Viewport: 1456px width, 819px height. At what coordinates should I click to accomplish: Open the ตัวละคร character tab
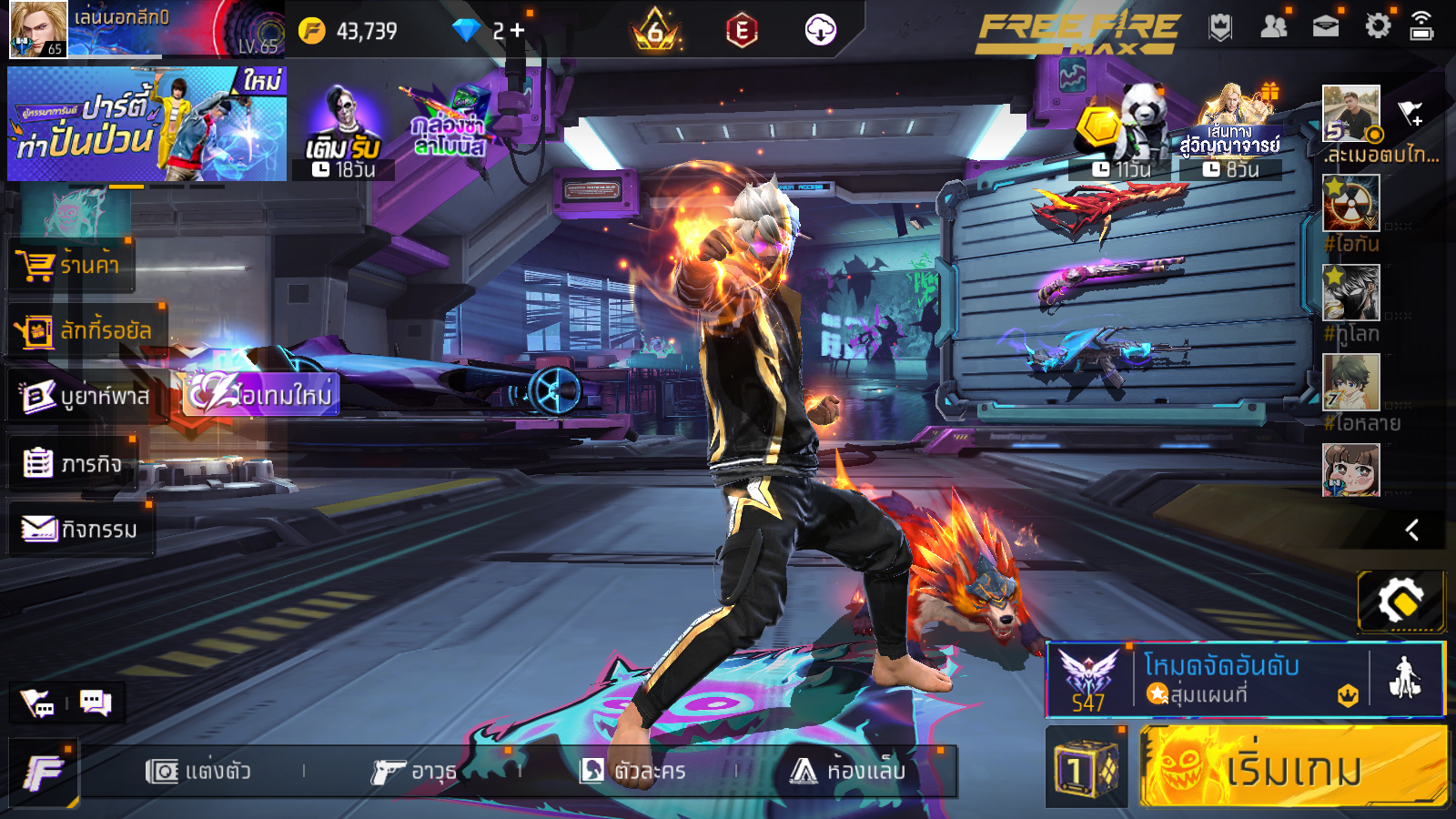[x=633, y=772]
